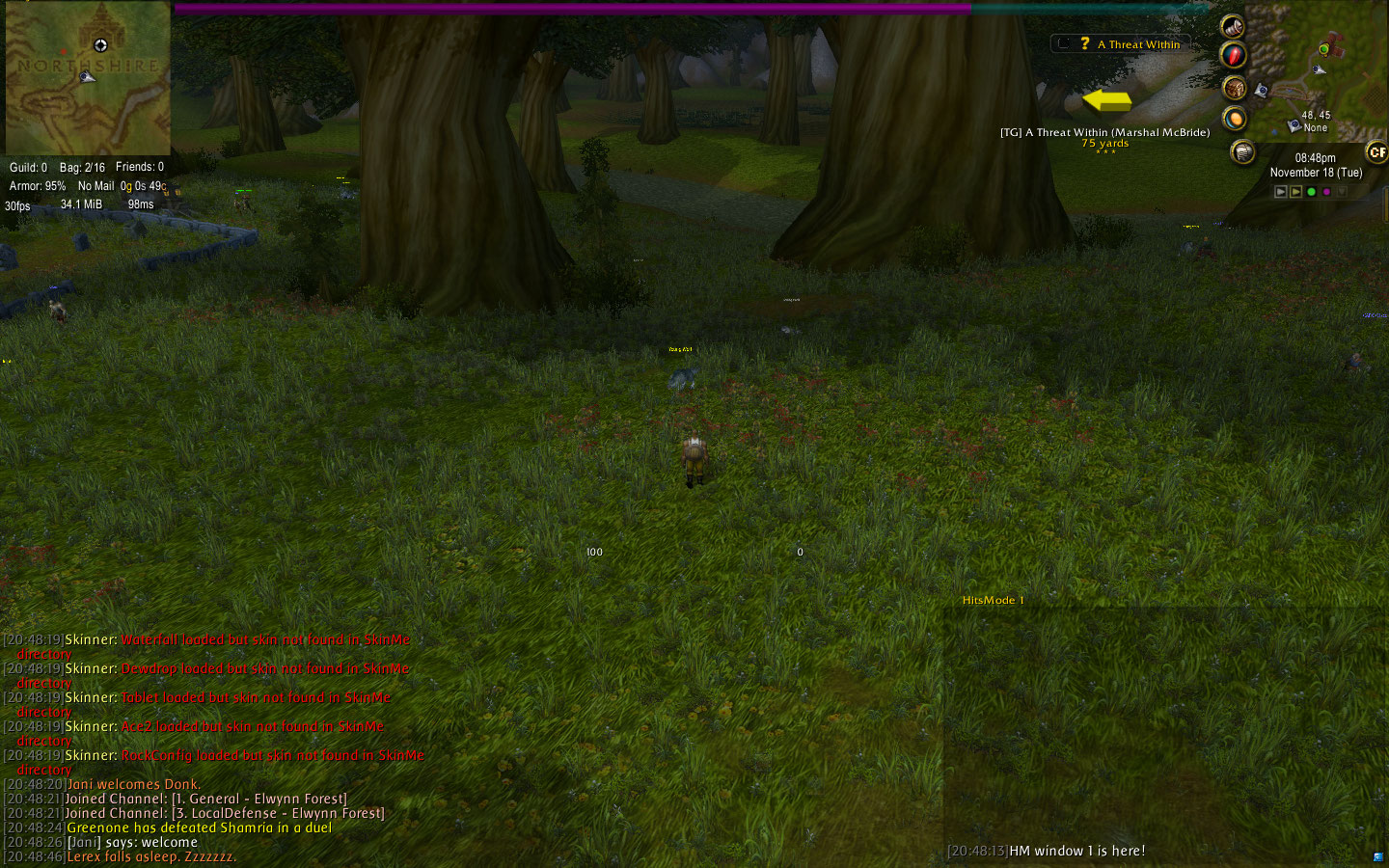Viewport: 1389px width, 868px height.
Task: Click the green dot indicator under clock
Action: 1311,192
